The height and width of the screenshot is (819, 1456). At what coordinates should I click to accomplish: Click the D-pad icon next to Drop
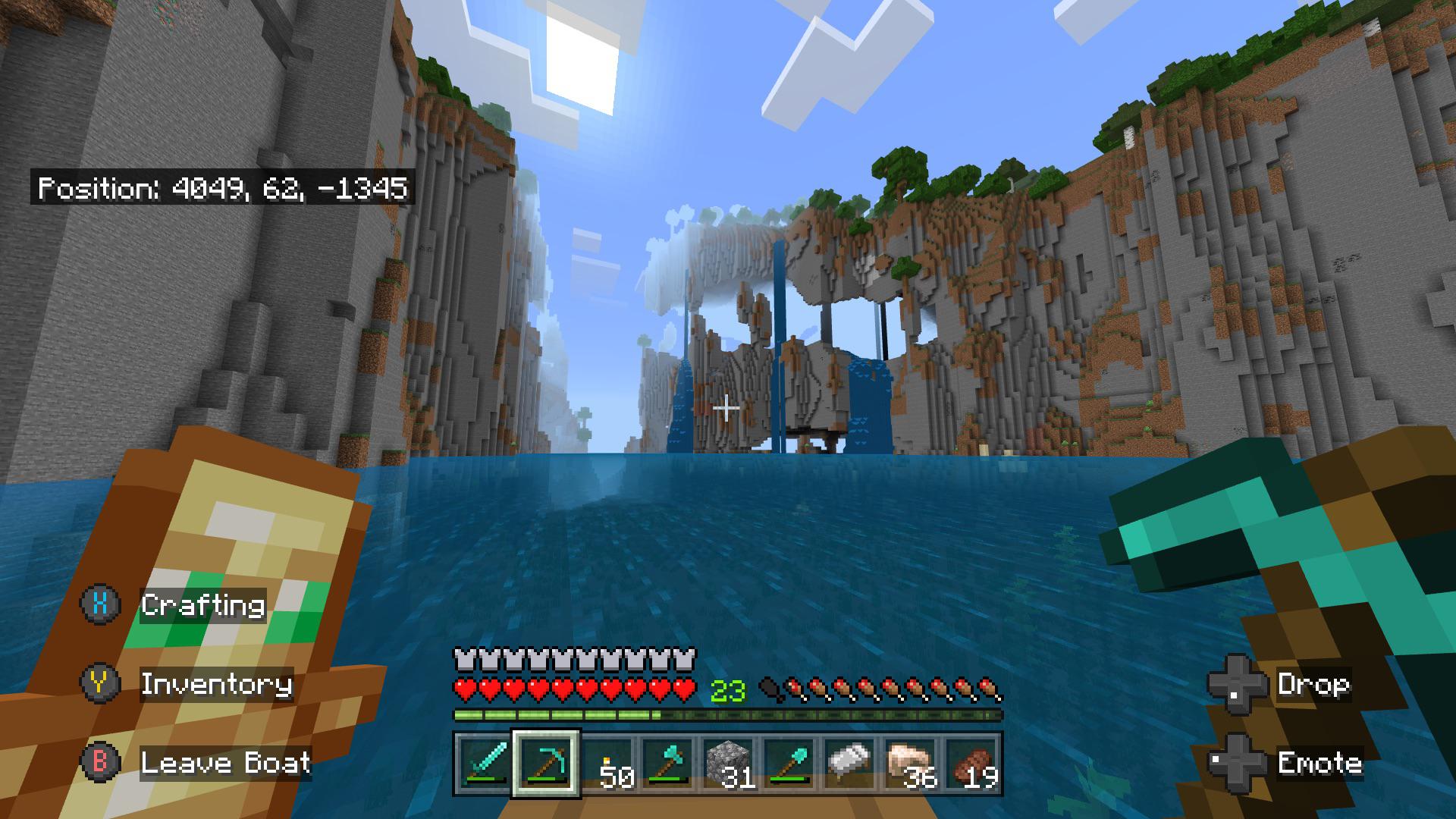tap(1238, 684)
